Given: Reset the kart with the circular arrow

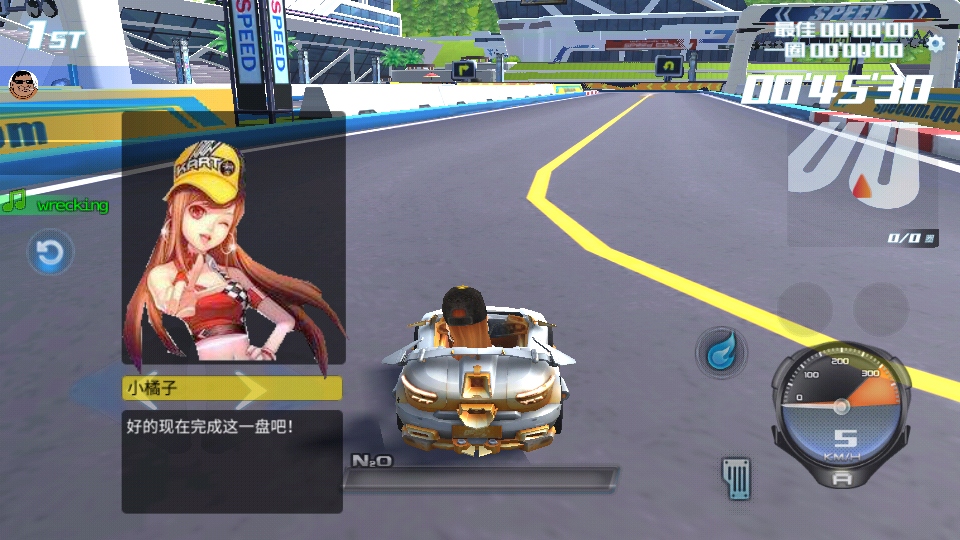Looking at the screenshot, I should point(49,252).
